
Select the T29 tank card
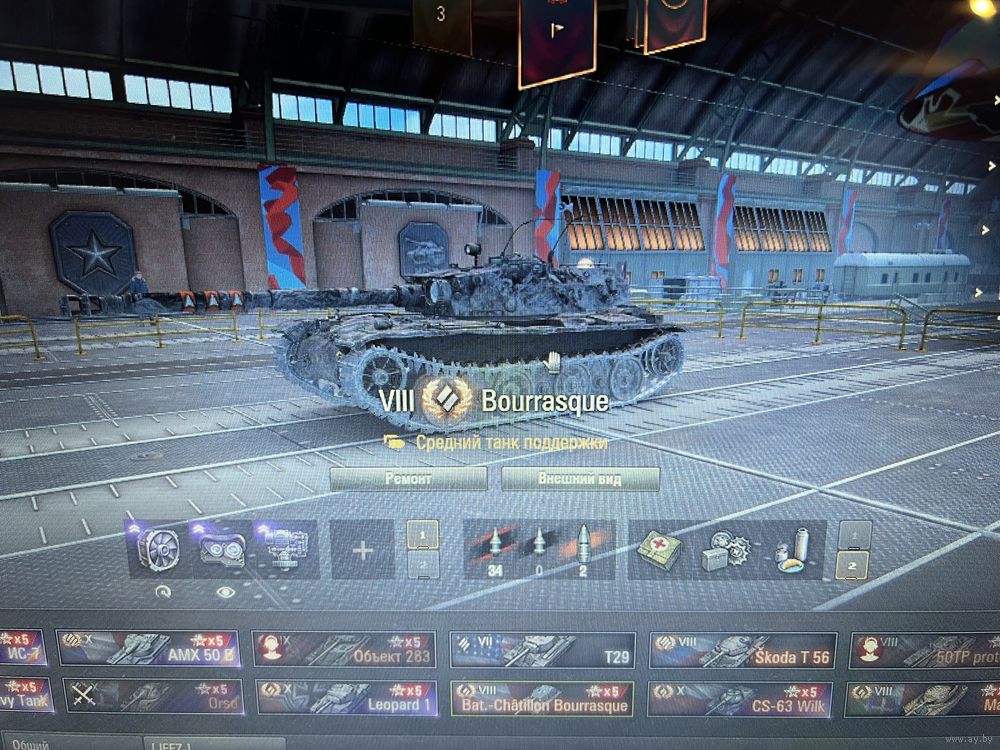click(x=542, y=649)
